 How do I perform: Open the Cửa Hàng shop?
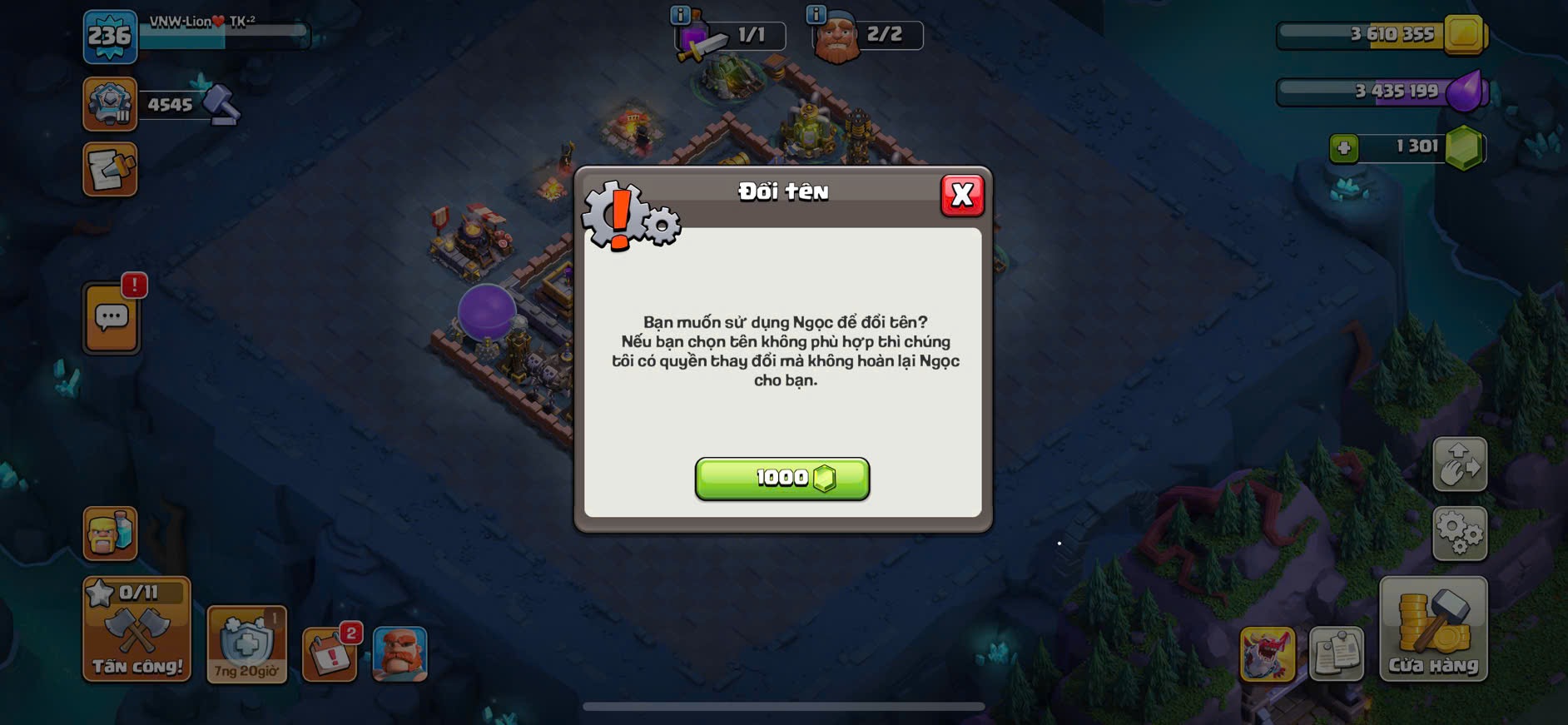(x=1432, y=629)
